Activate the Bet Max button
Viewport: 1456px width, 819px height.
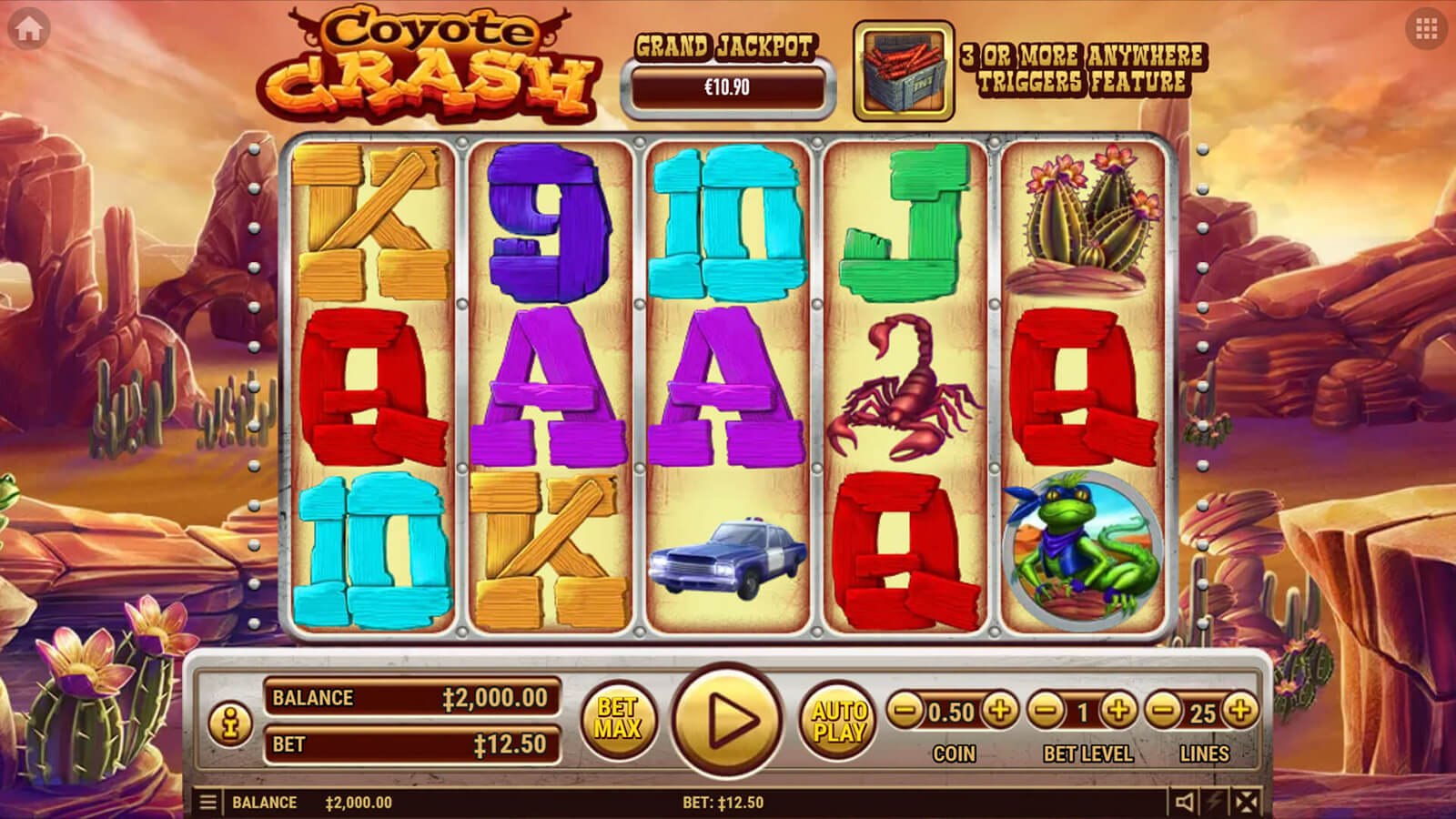(x=618, y=719)
